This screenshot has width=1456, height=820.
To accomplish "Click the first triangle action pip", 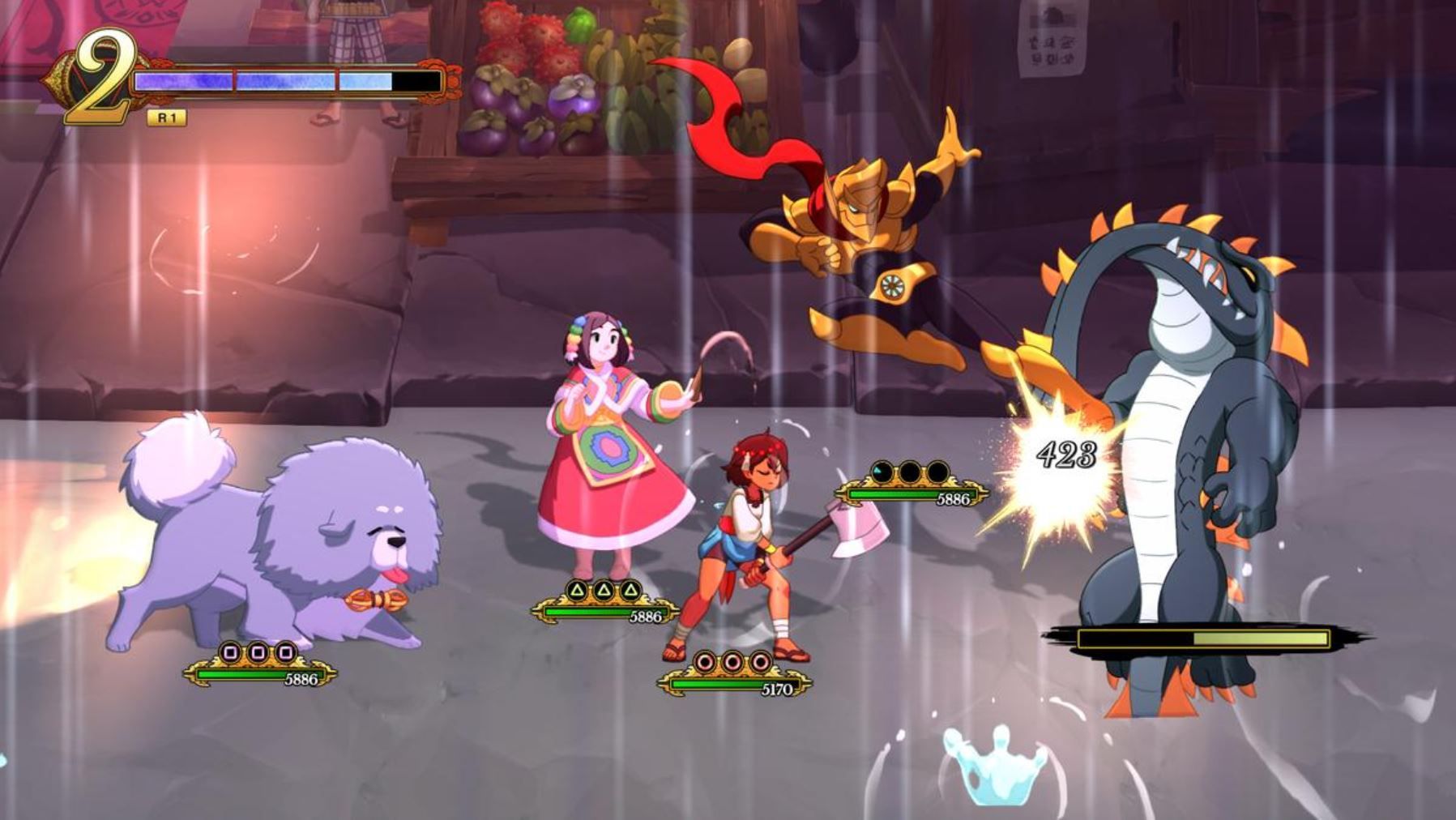I will coord(575,589).
